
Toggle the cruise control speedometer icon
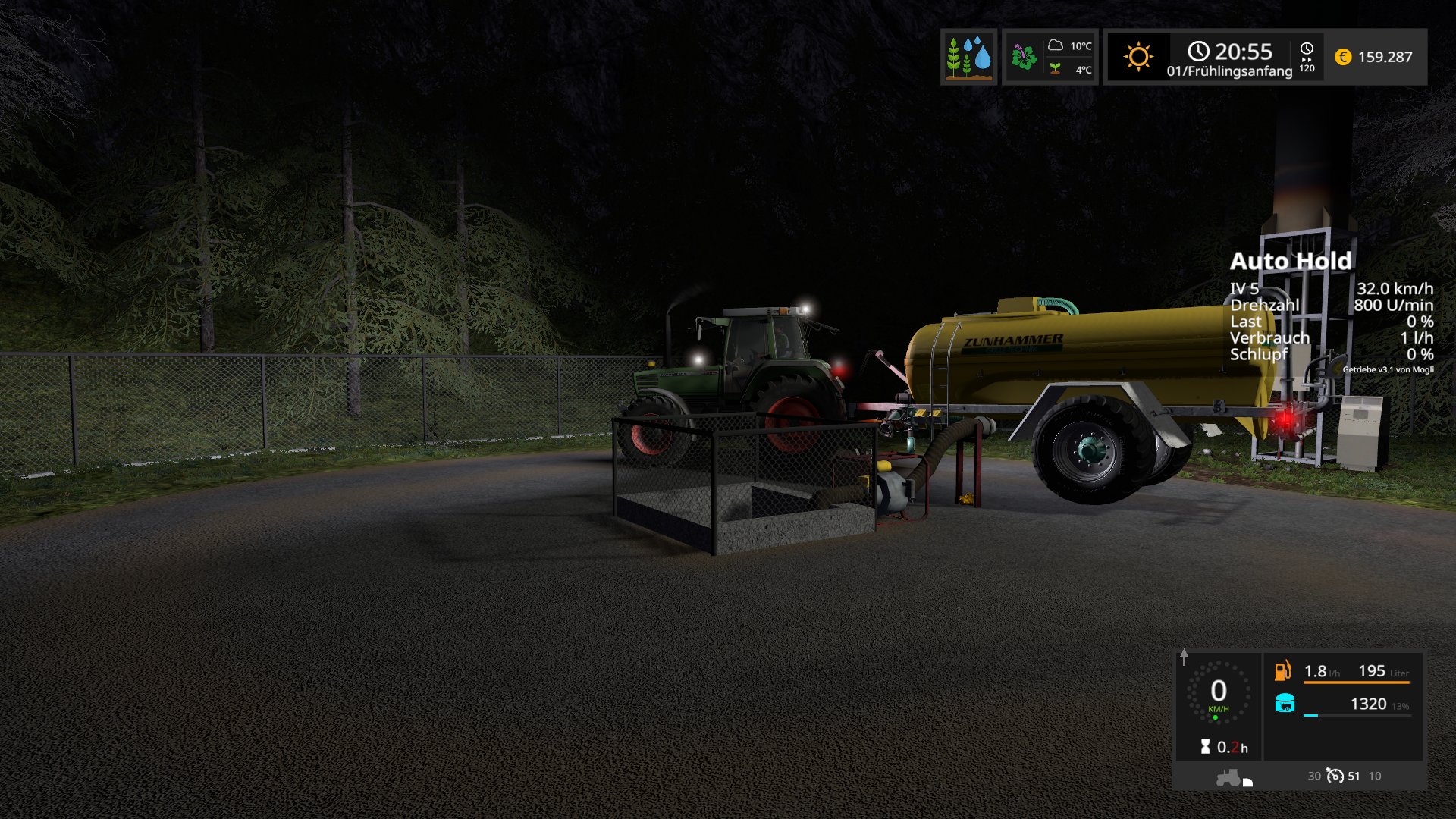click(x=1335, y=776)
